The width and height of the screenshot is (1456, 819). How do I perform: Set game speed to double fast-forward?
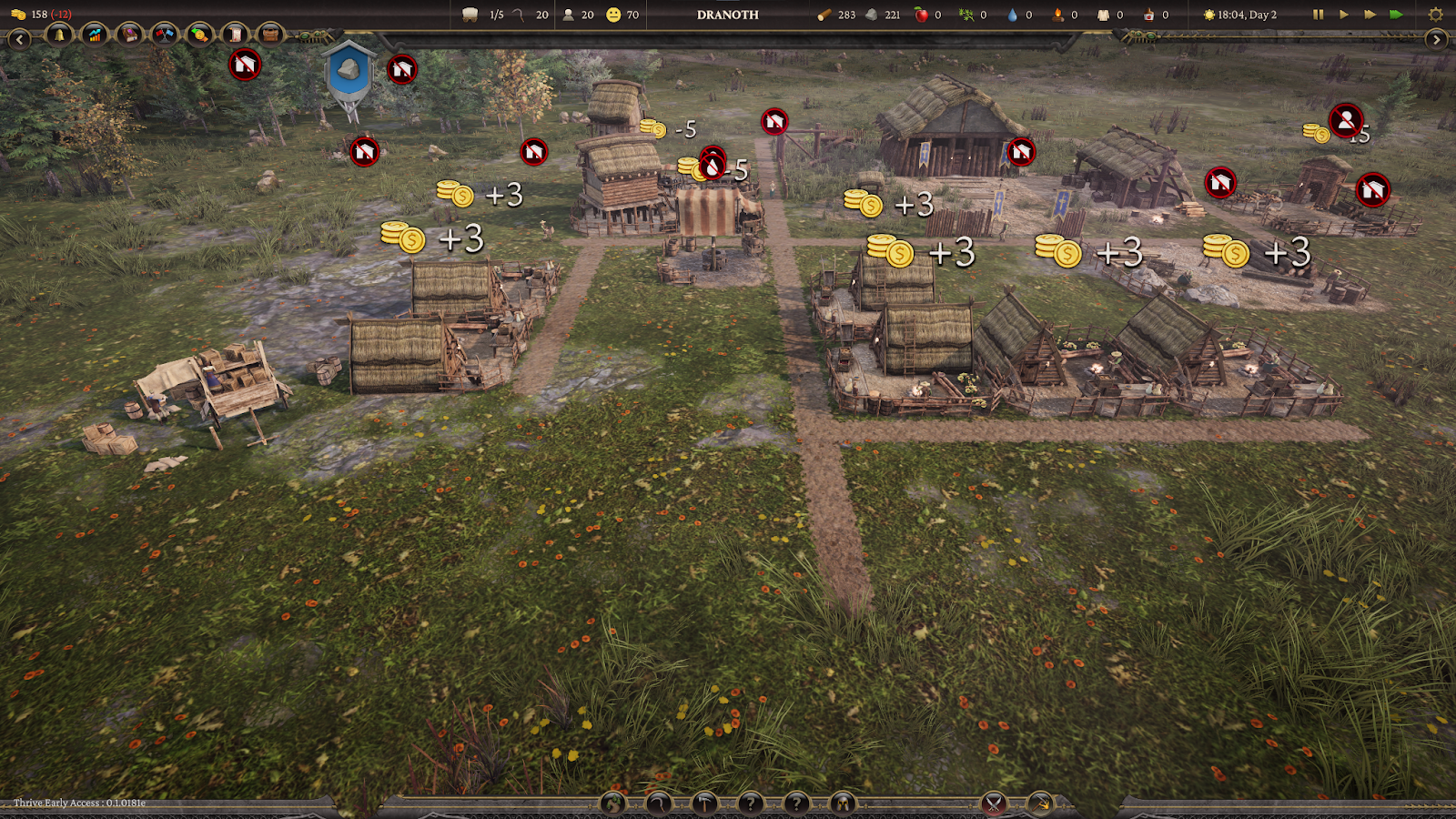click(1370, 15)
